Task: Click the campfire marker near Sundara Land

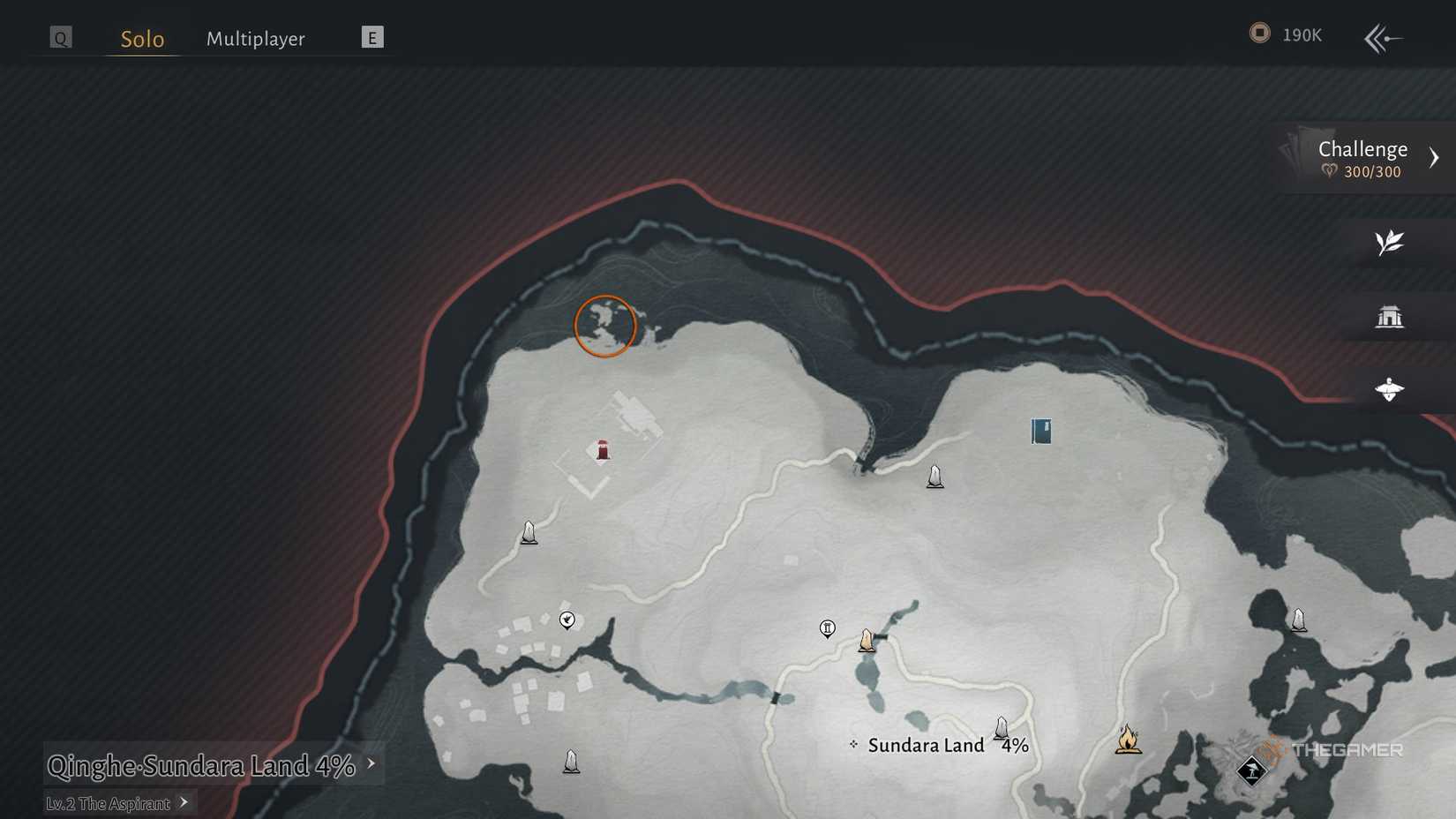Action: (1130, 740)
